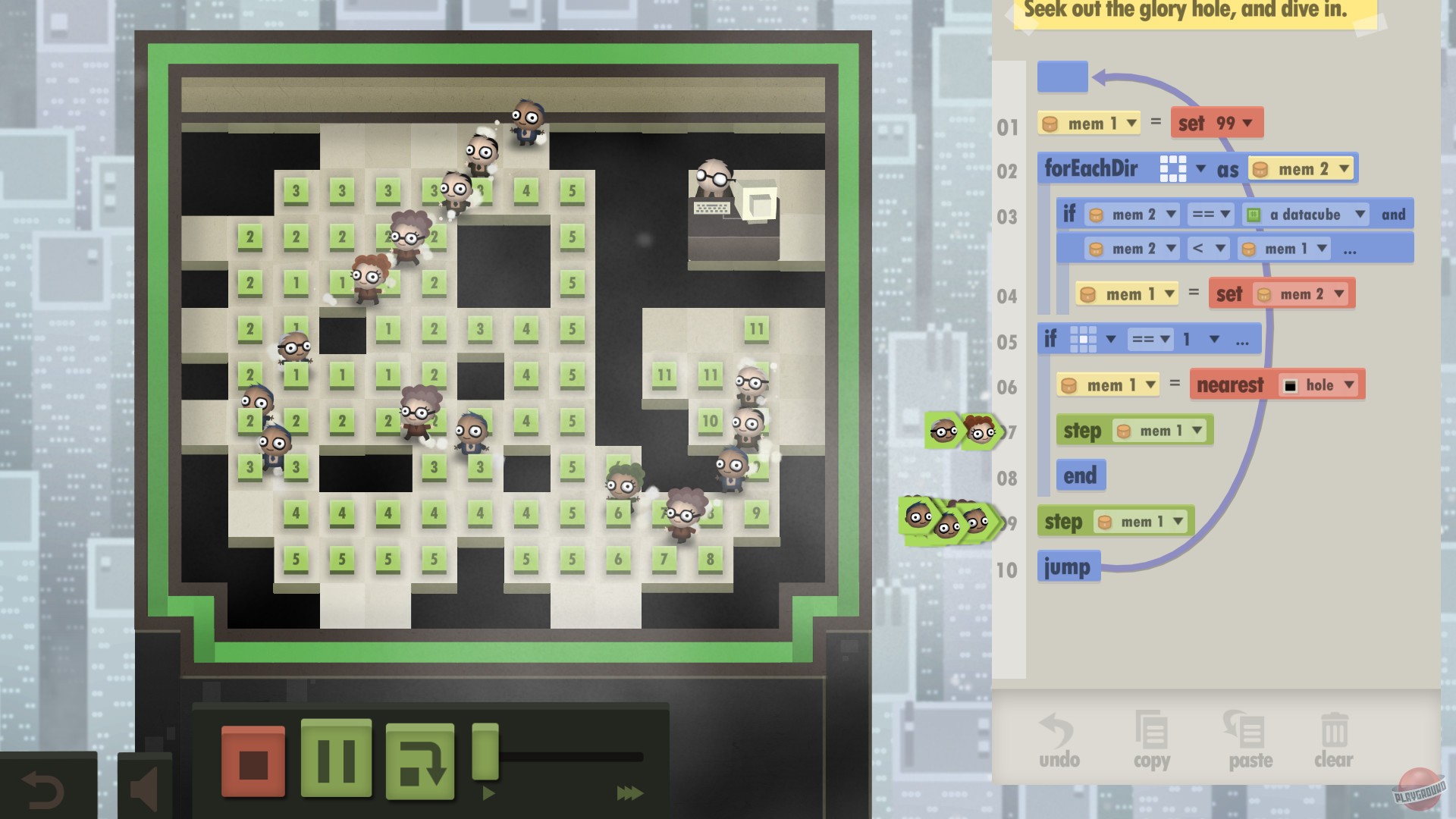Select the end block on line 08
The image size is (1456, 819).
coord(1081,475)
